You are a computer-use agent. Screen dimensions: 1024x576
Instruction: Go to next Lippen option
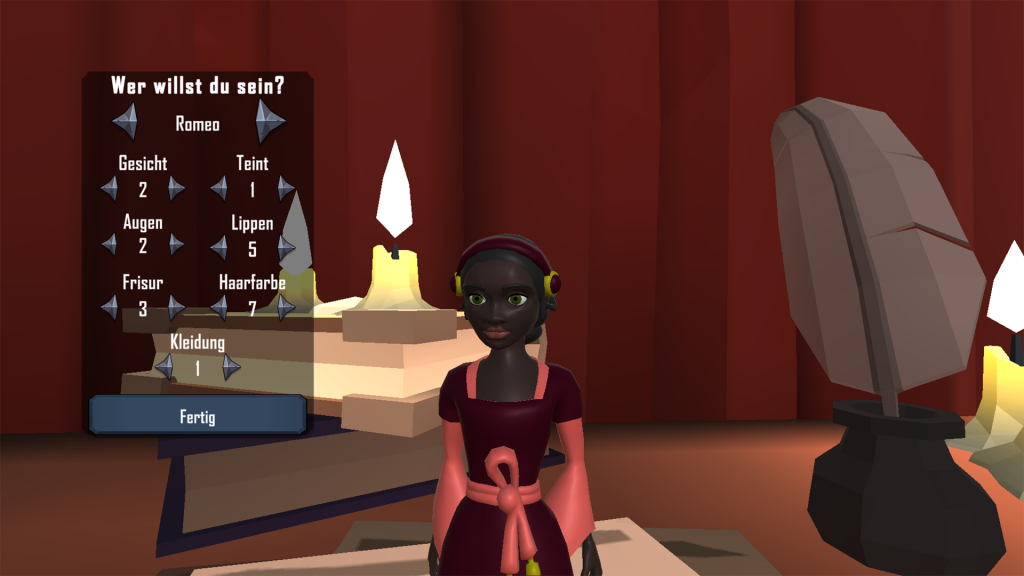(x=286, y=247)
